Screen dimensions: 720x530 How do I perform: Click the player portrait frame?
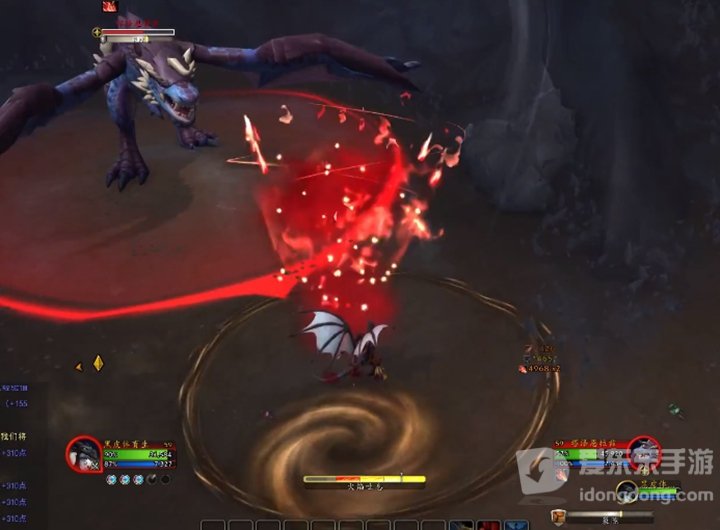click(84, 454)
